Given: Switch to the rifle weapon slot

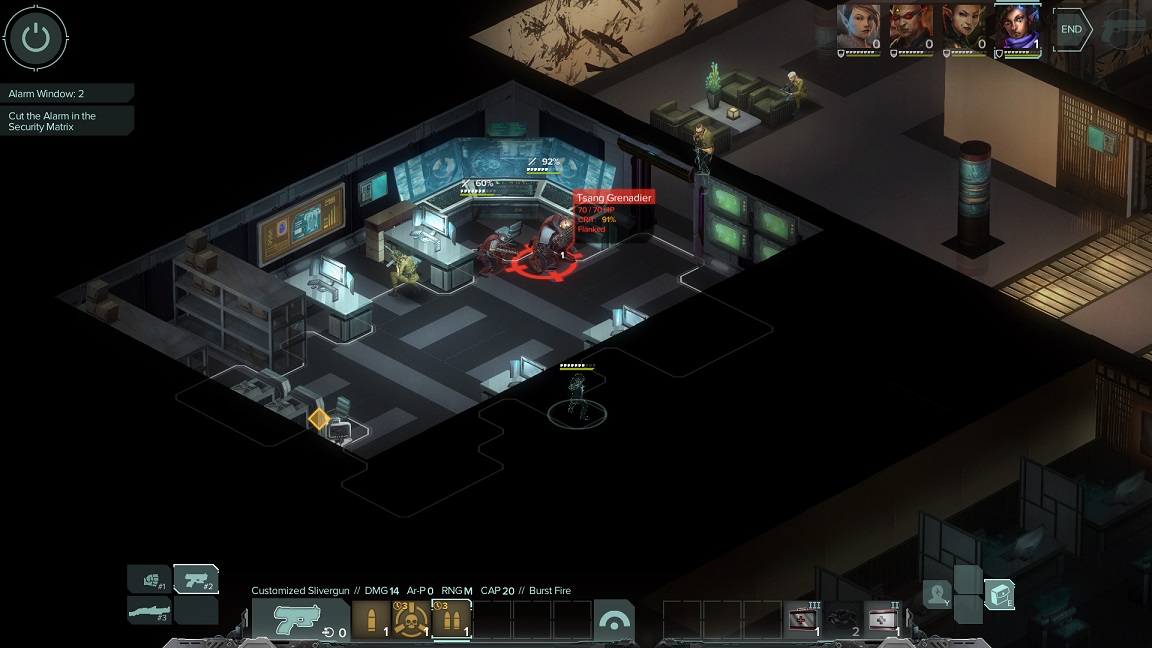Looking at the screenshot, I should tap(149, 610).
